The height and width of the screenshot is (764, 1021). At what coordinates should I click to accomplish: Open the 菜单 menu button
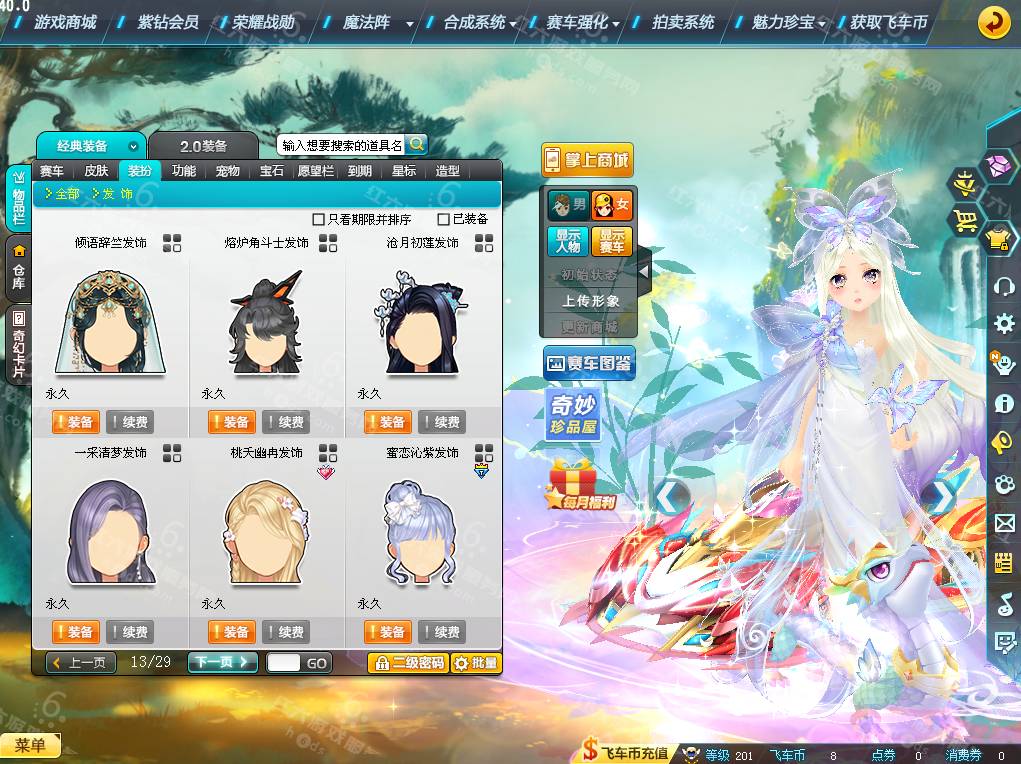click(31, 745)
